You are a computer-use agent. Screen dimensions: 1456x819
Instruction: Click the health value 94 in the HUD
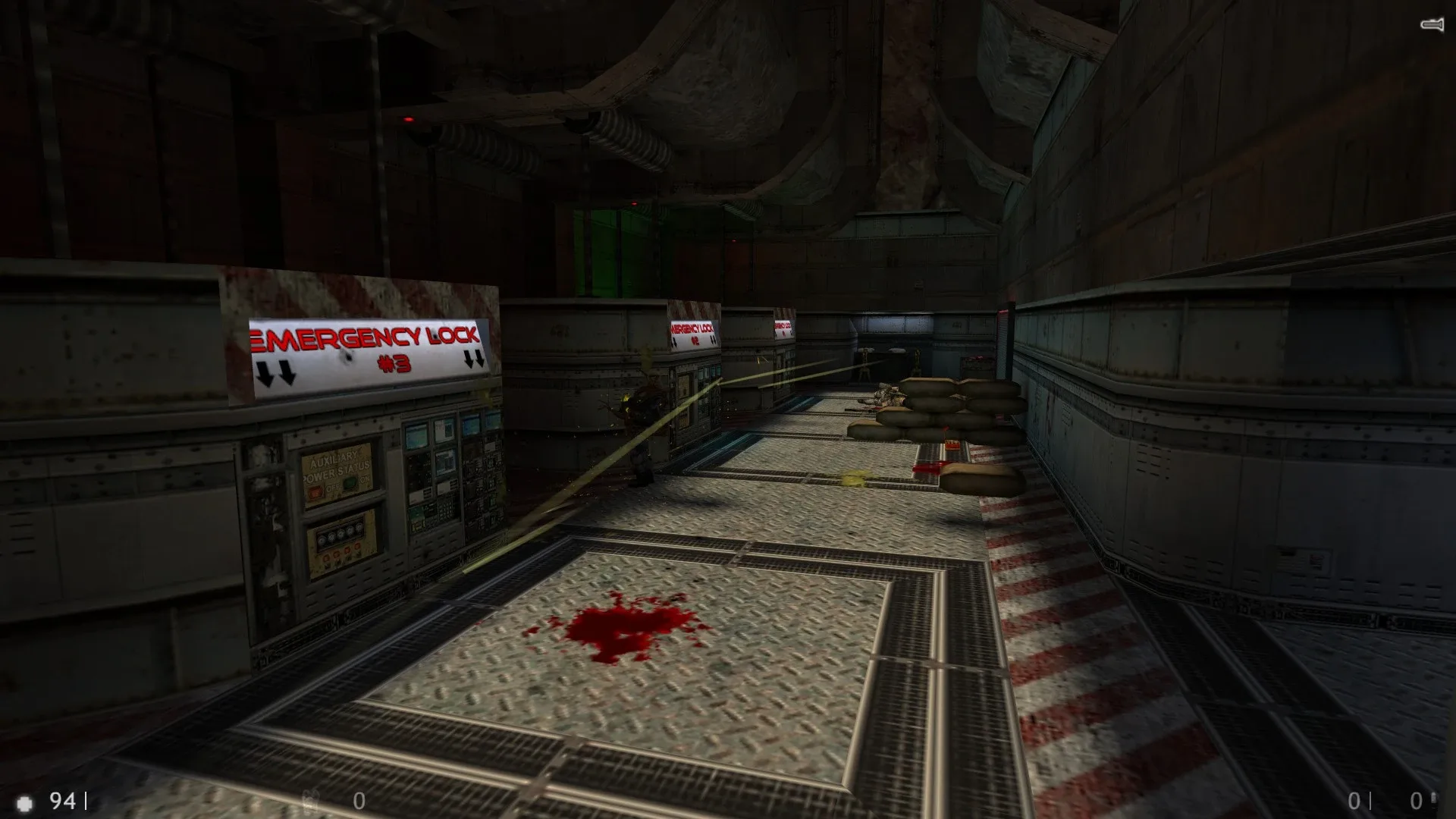coord(62,800)
